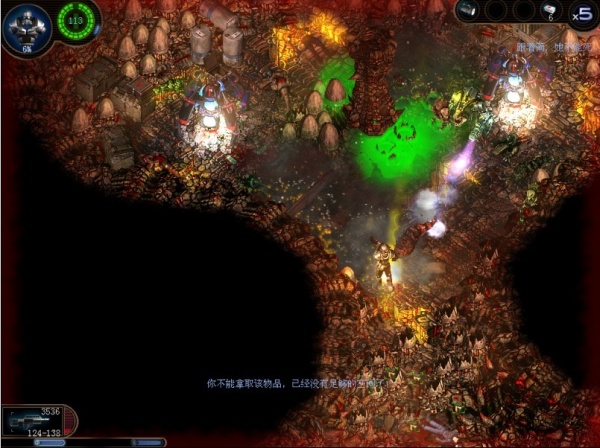
Task: Click the equipped rifle weapon icon
Action: point(22,416)
